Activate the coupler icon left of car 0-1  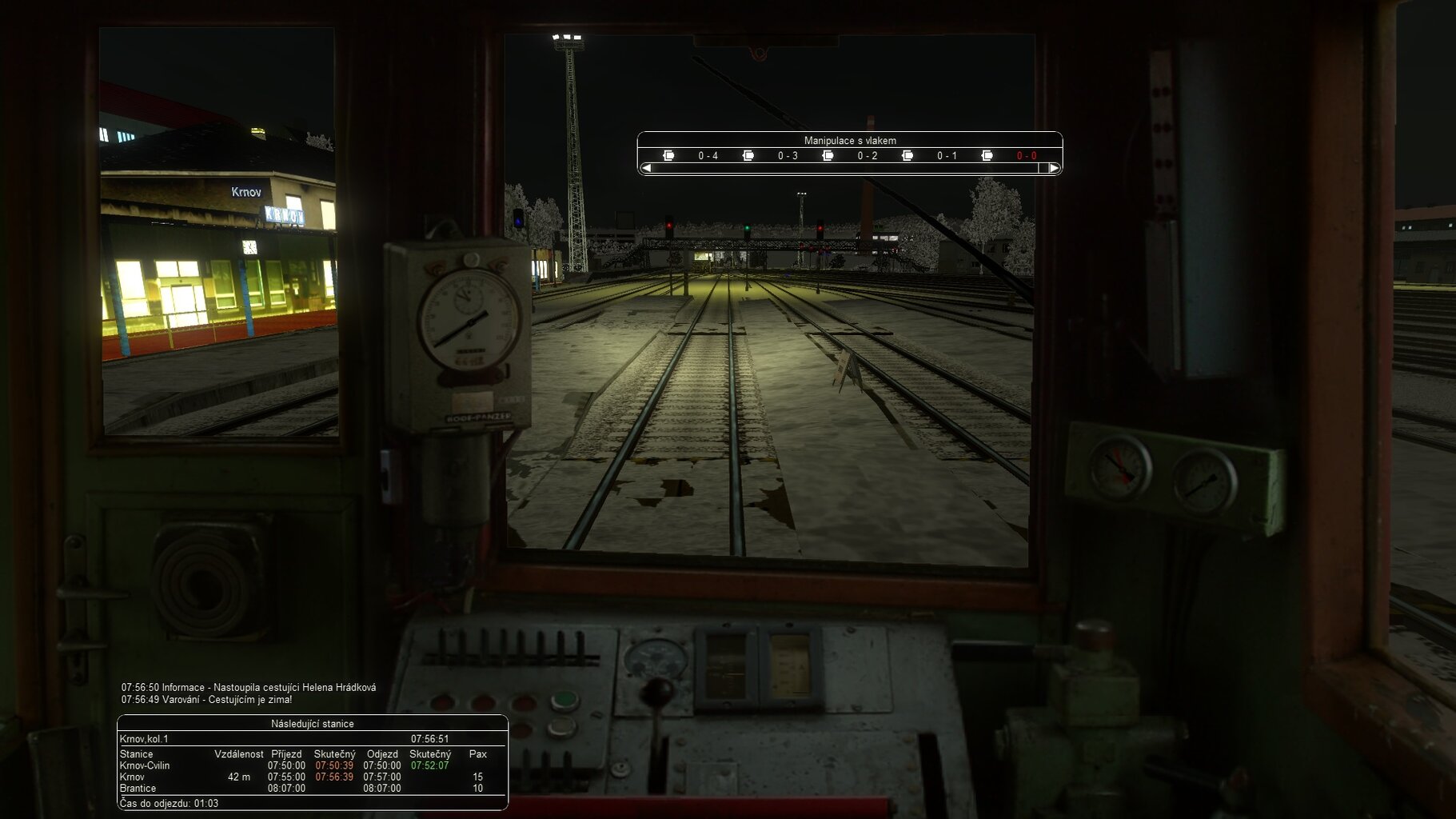pyautogui.click(x=908, y=155)
